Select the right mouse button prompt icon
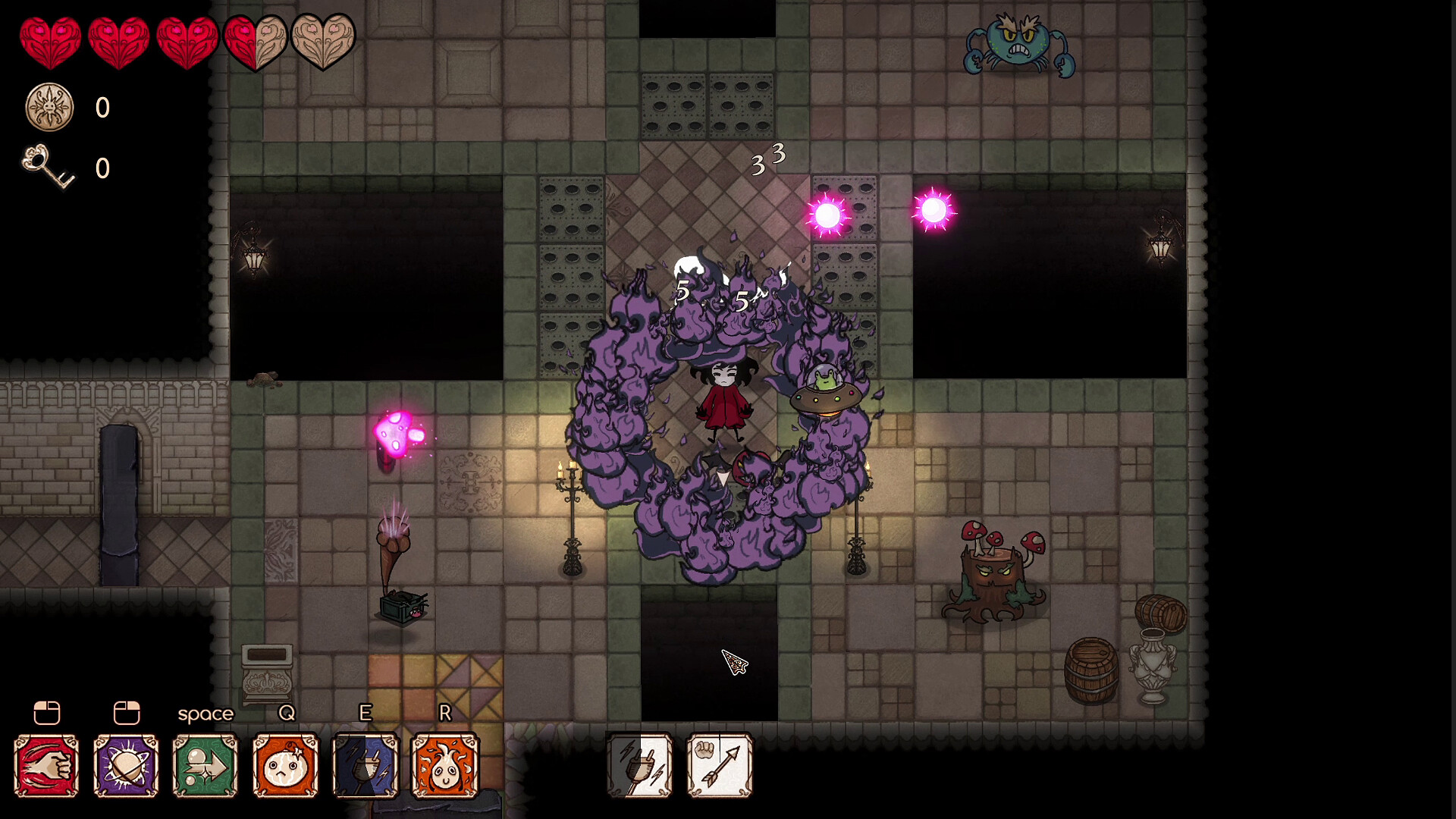 tap(125, 713)
